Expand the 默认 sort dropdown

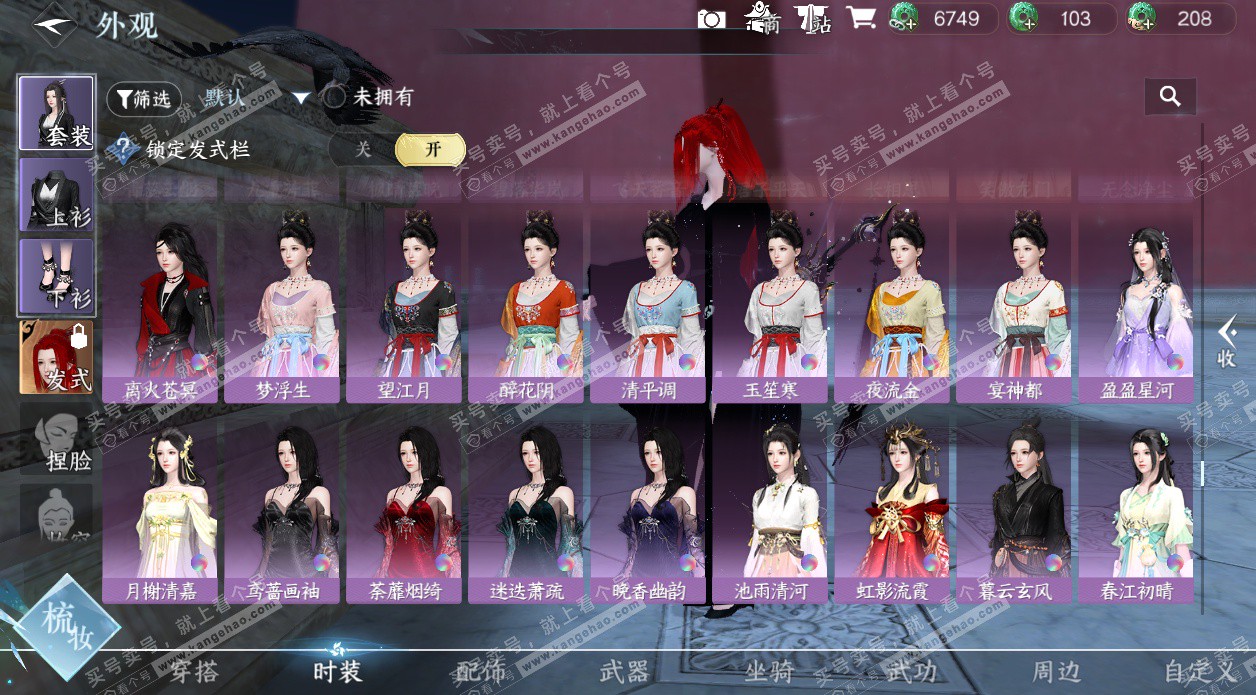pyautogui.click(x=301, y=98)
